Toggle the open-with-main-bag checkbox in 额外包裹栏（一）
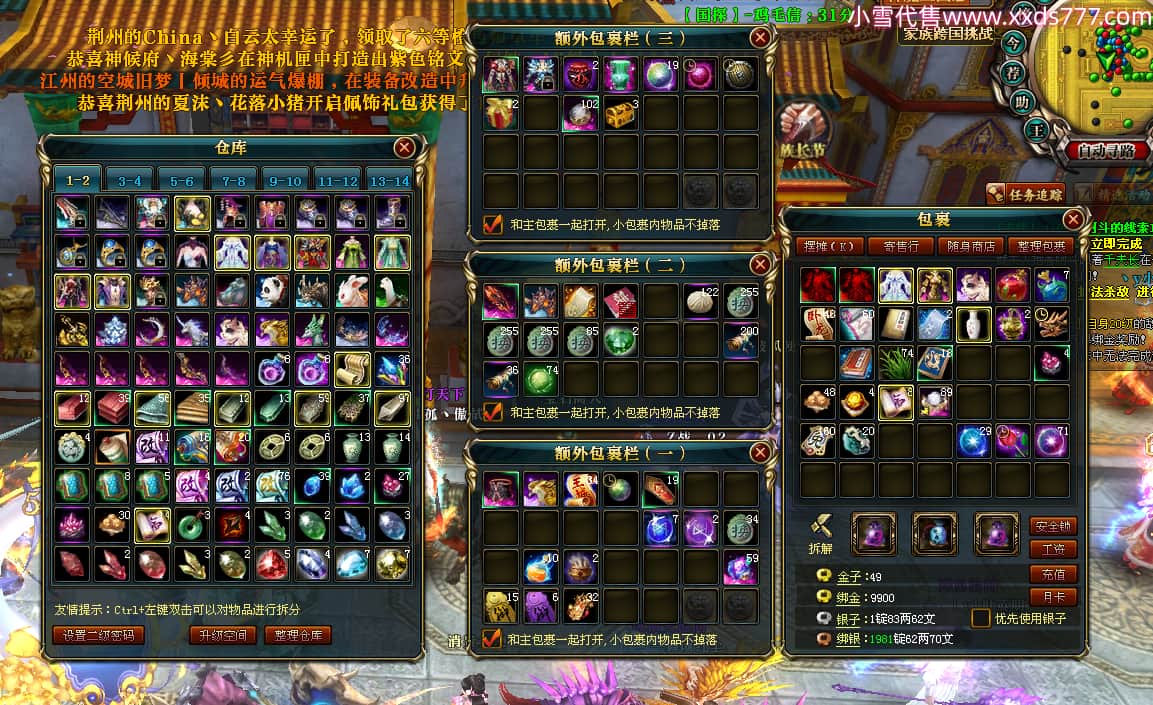 (x=492, y=638)
